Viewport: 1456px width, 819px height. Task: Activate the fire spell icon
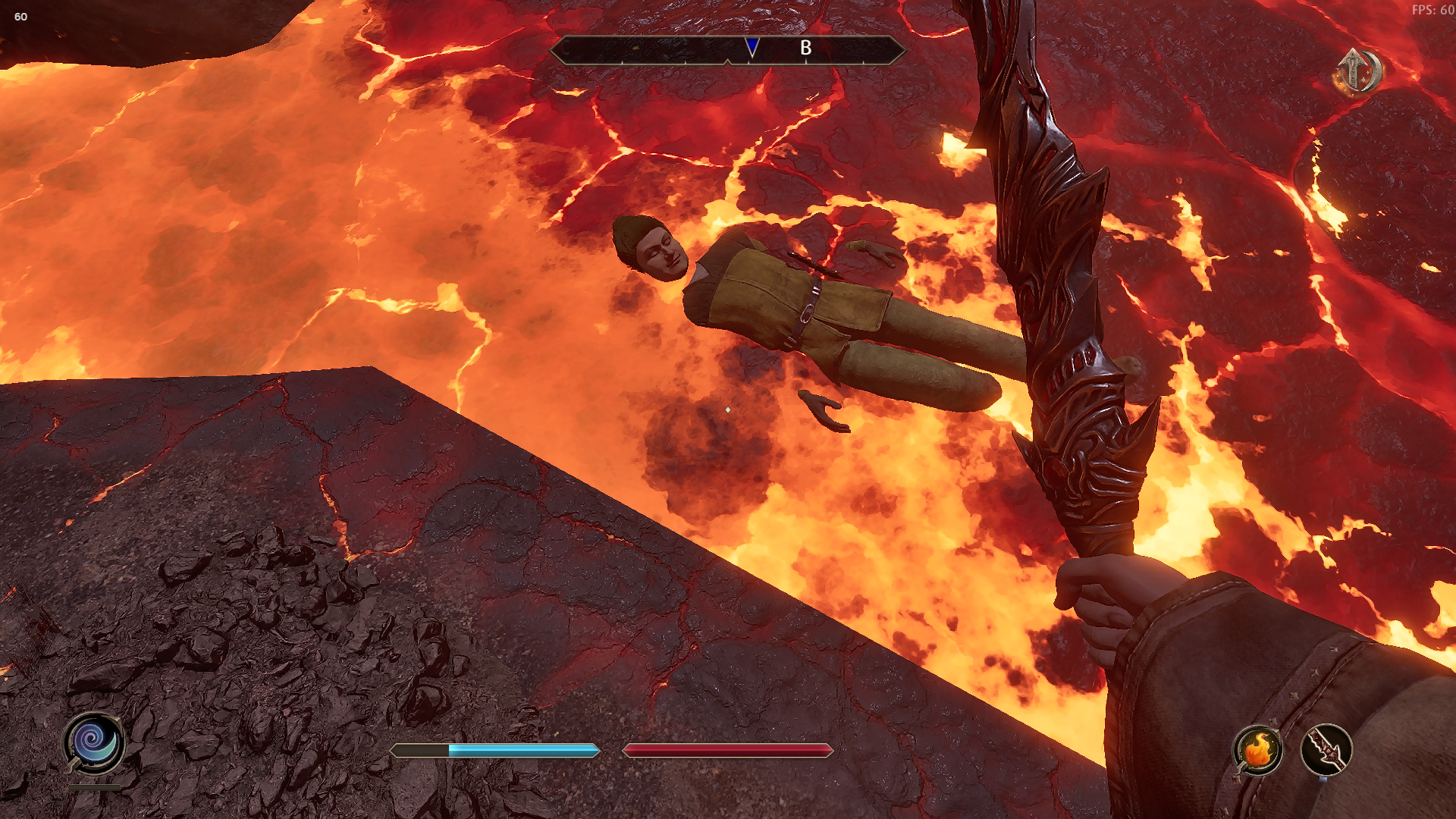tap(1257, 751)
